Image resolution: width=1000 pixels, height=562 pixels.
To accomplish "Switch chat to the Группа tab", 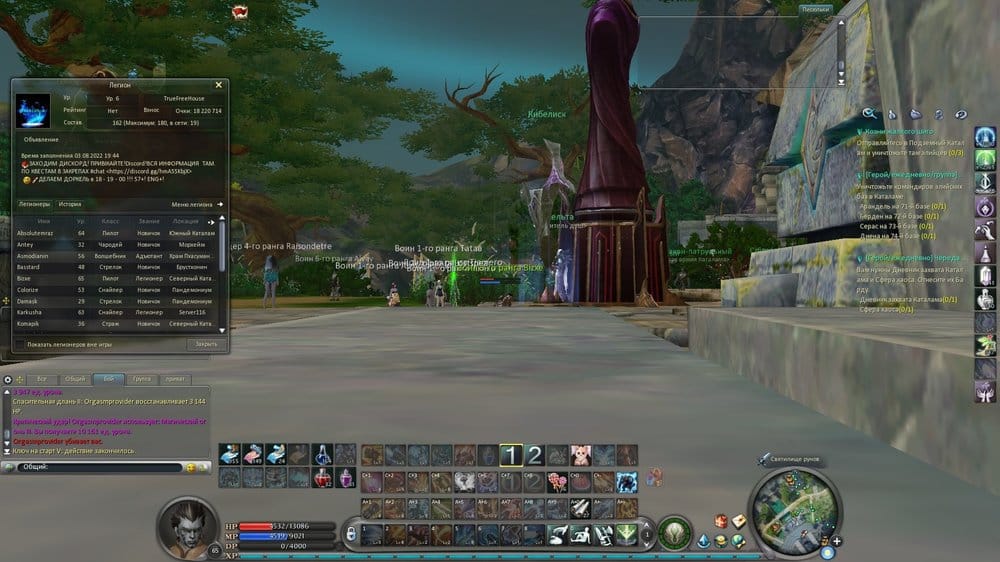I will pos(141,380).
